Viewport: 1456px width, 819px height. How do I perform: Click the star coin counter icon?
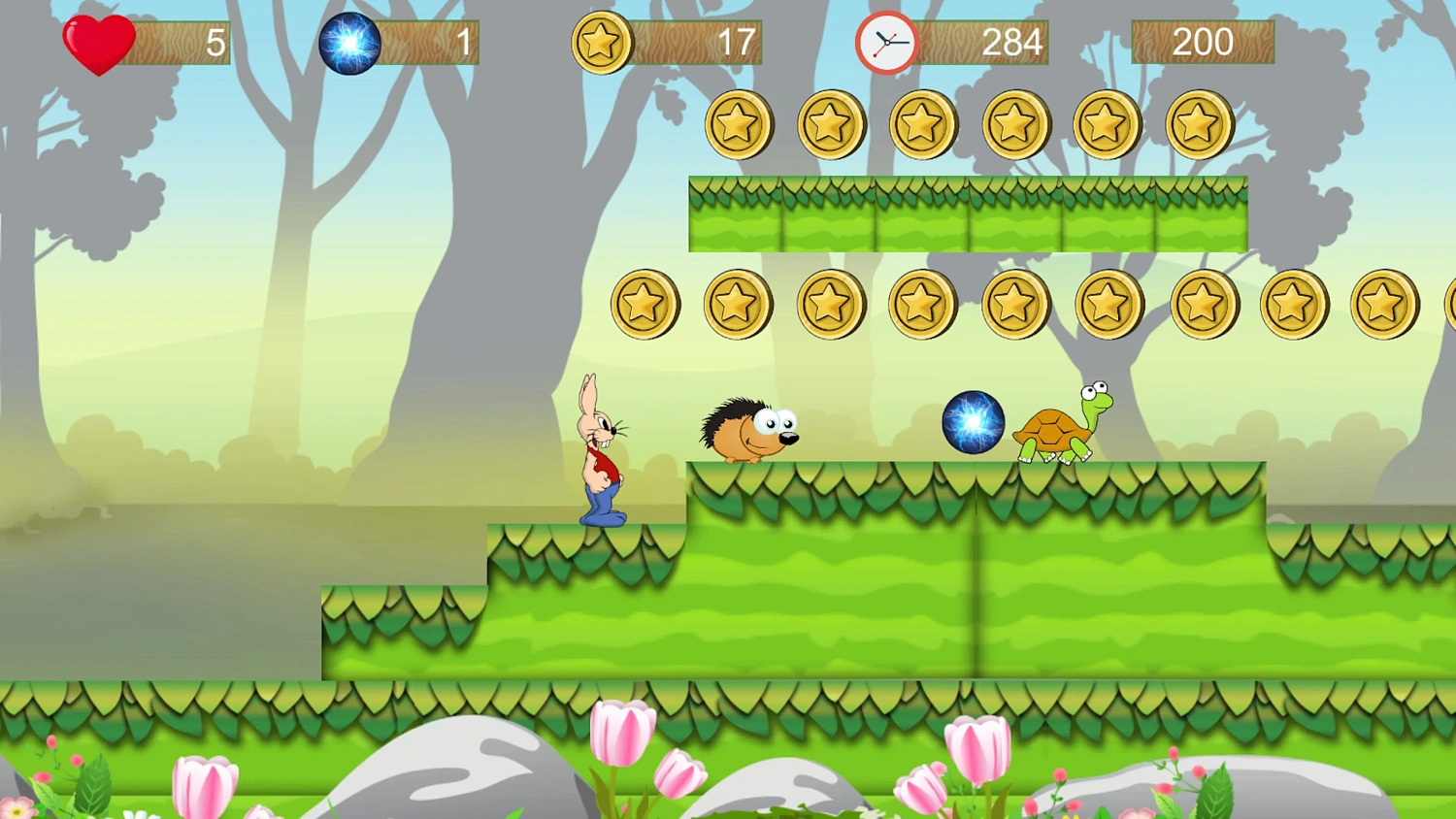(x=600, y=41)
